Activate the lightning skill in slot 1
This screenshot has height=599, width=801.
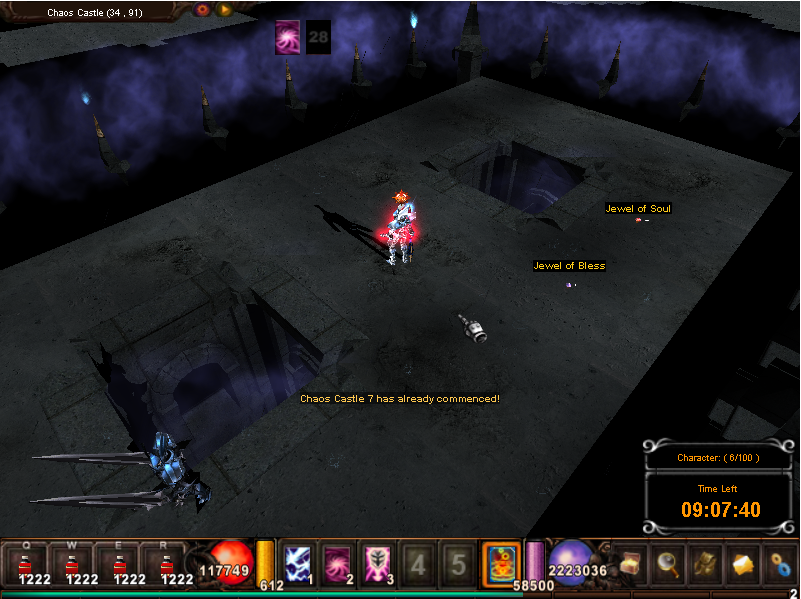coord(299,563)
